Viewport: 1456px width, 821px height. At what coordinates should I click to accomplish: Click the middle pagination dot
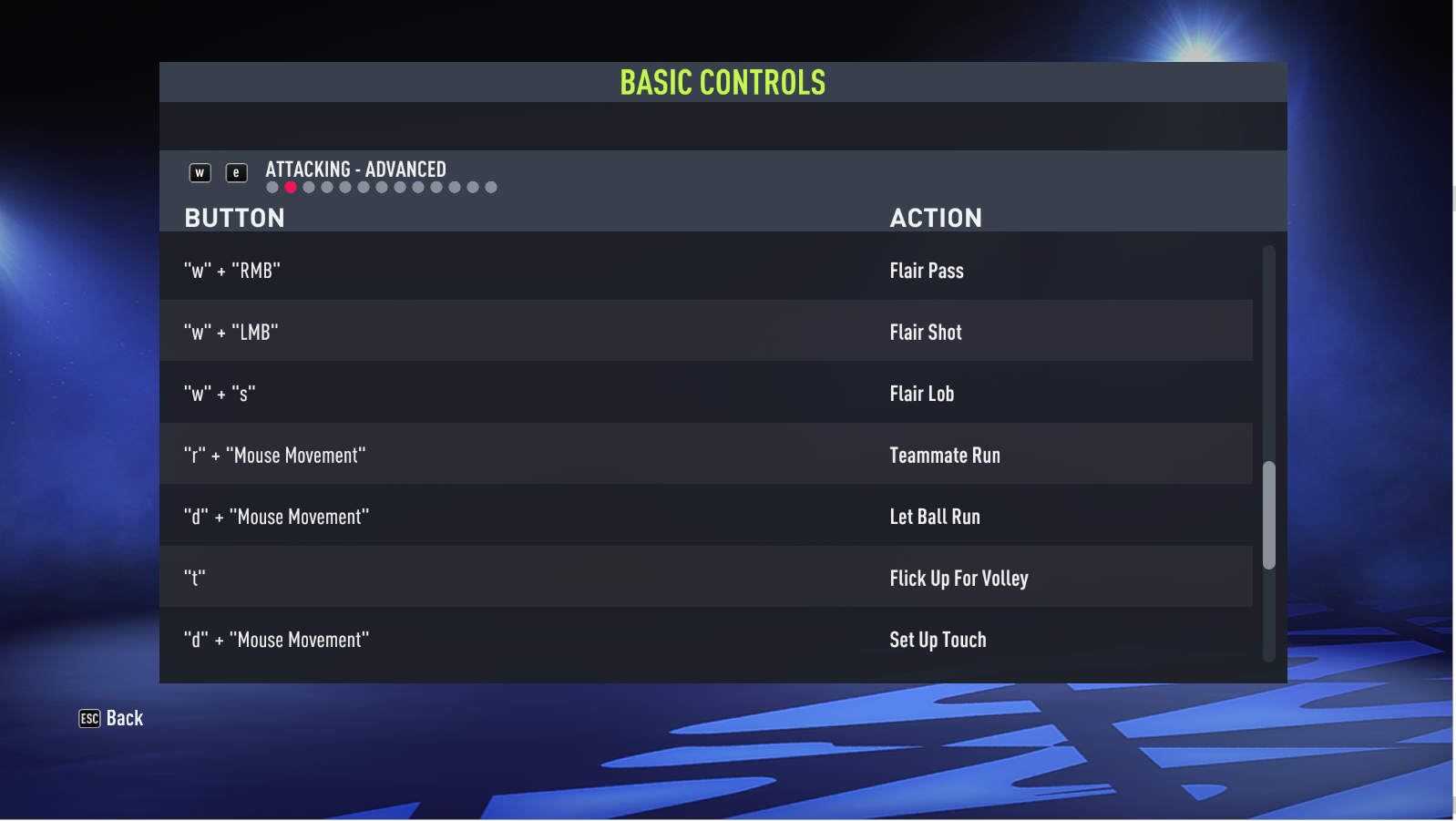381,187
